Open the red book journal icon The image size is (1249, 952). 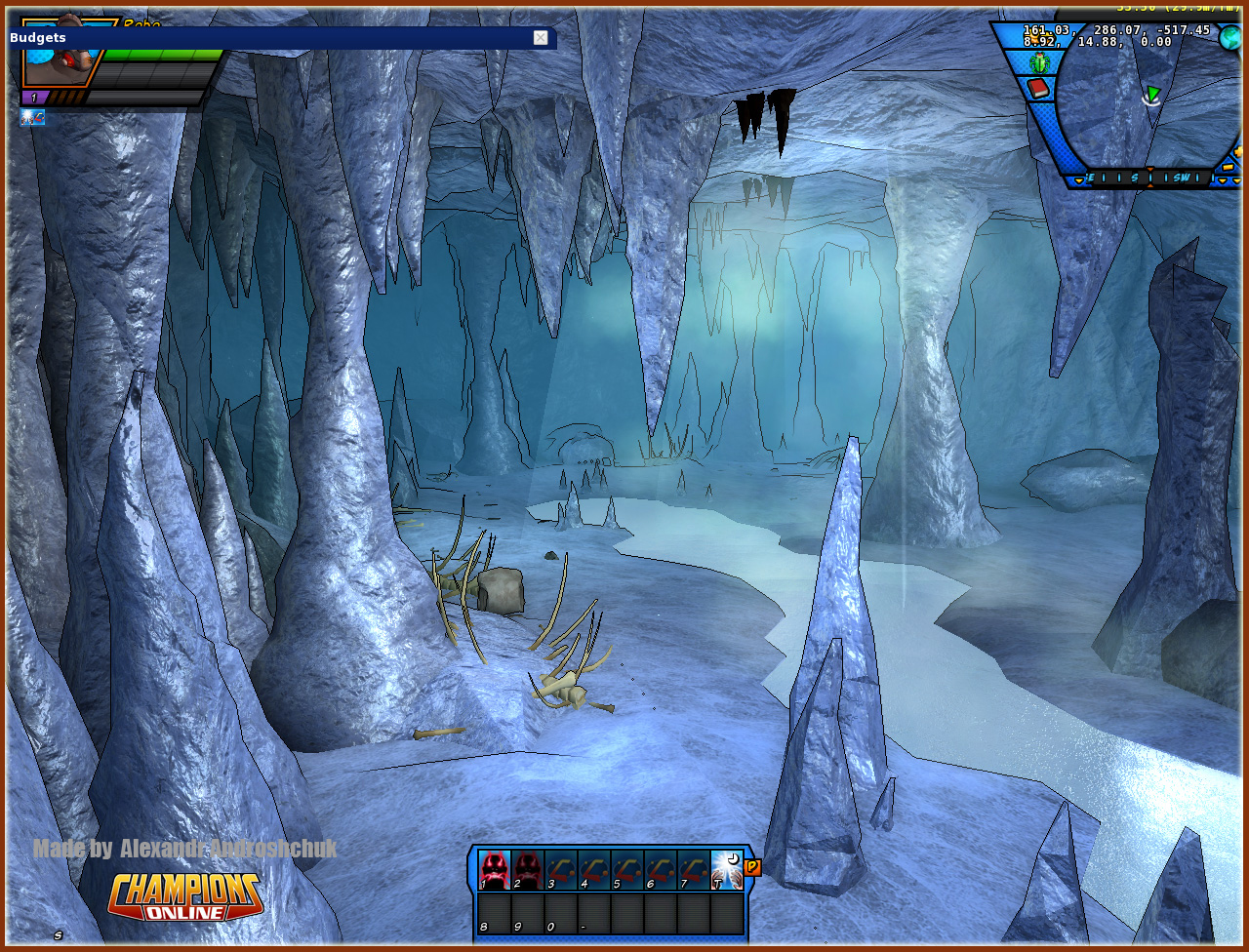coord(1038,89)
